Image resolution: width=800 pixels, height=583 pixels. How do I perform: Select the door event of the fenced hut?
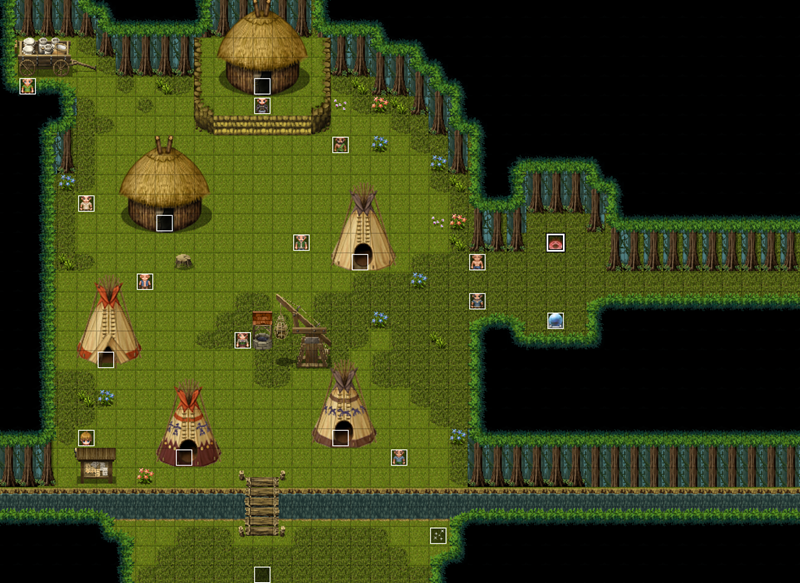(x=262, y=86)
